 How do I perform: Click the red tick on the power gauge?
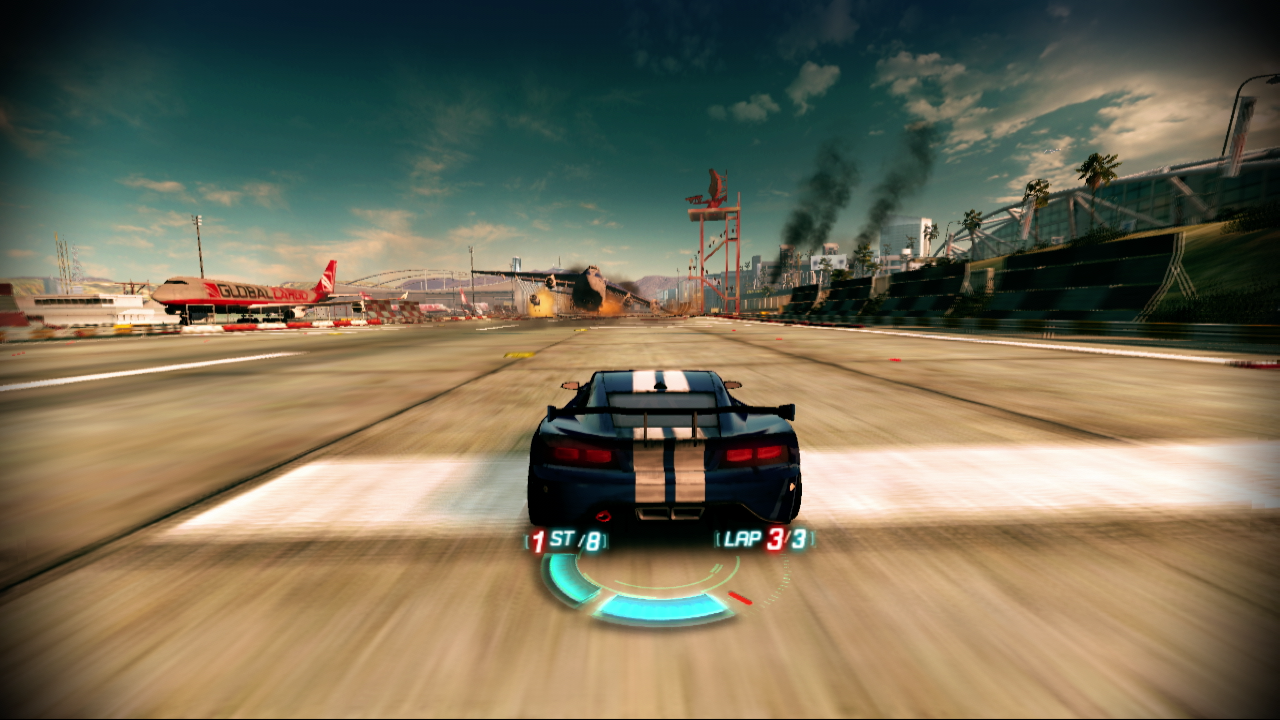(740, 596)
